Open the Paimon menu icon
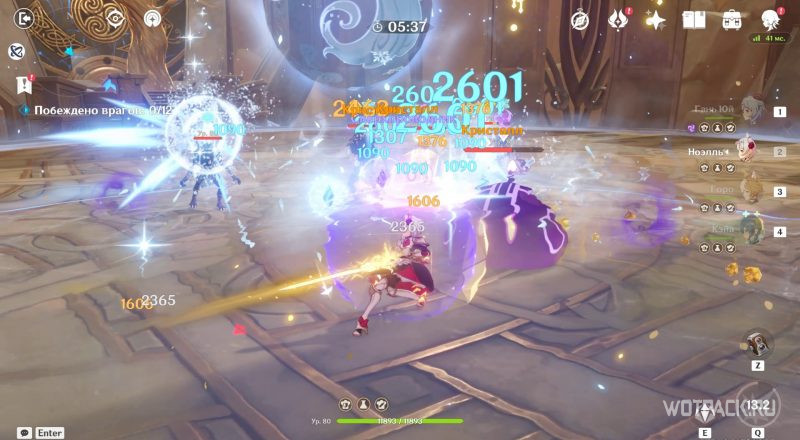Screen dimensions: 800x440 coord(771,20)
